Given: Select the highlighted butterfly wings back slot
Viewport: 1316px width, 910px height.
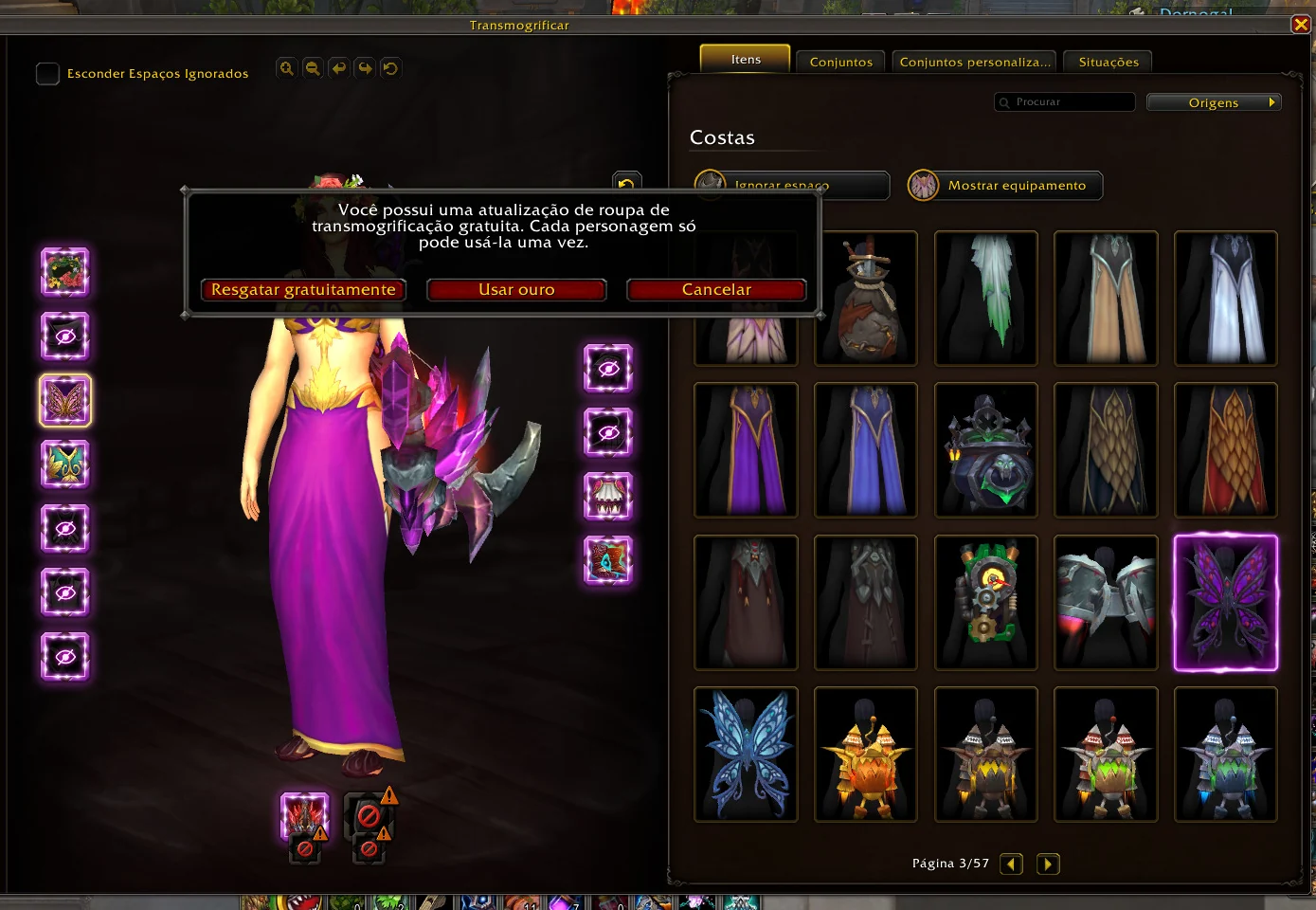Looking at the screenshot, I should pos(64,400).
